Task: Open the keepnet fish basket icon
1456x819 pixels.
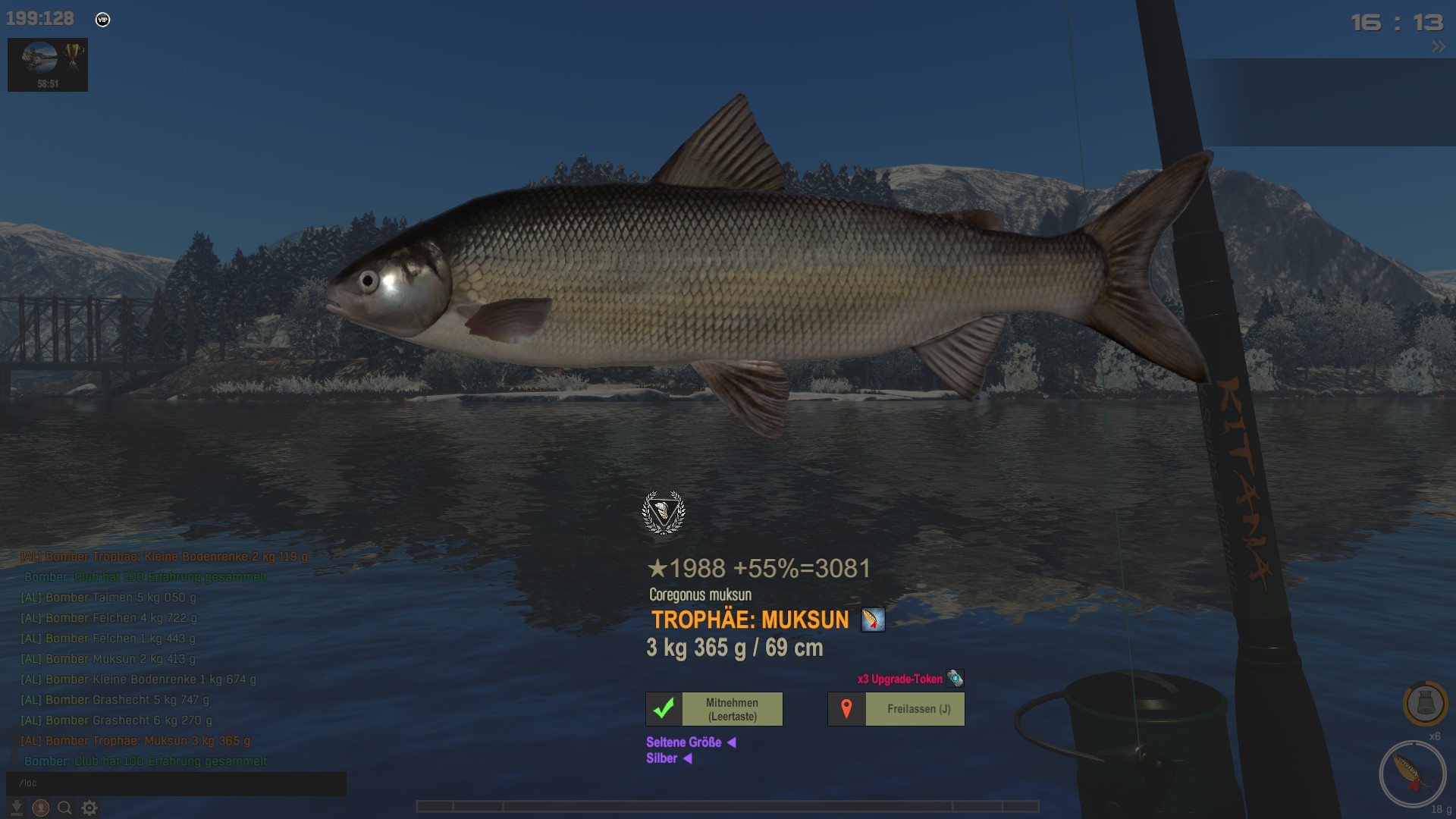Action: click(1425, 703)
